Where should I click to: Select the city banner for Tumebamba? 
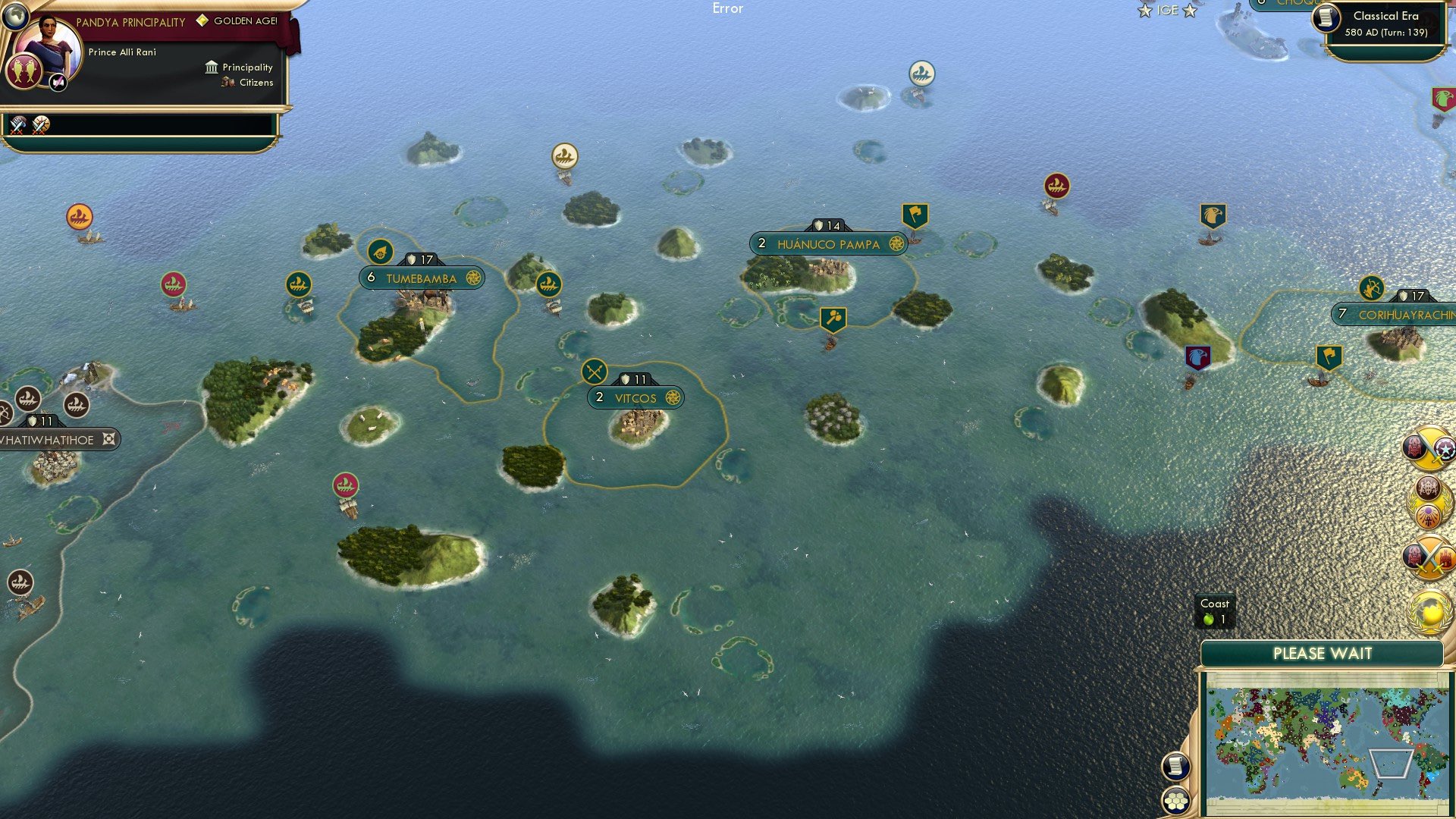[x=422, y=278]
